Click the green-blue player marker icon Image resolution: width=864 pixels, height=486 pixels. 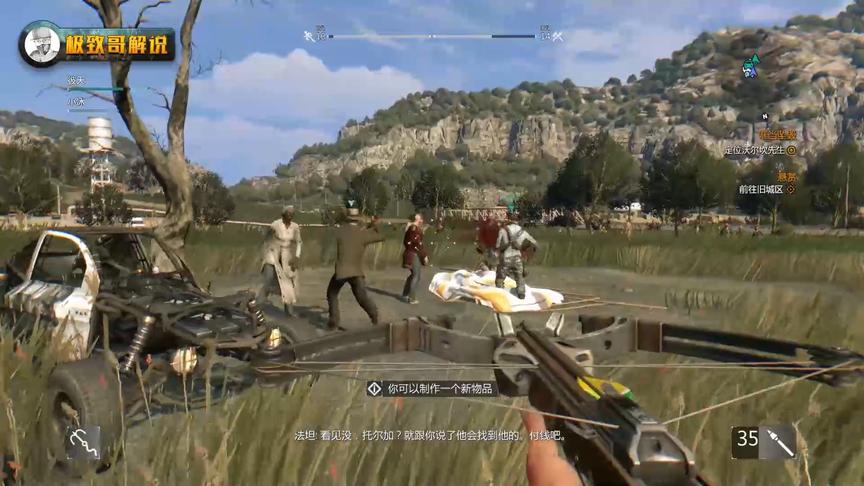click(x=750, y=67)
